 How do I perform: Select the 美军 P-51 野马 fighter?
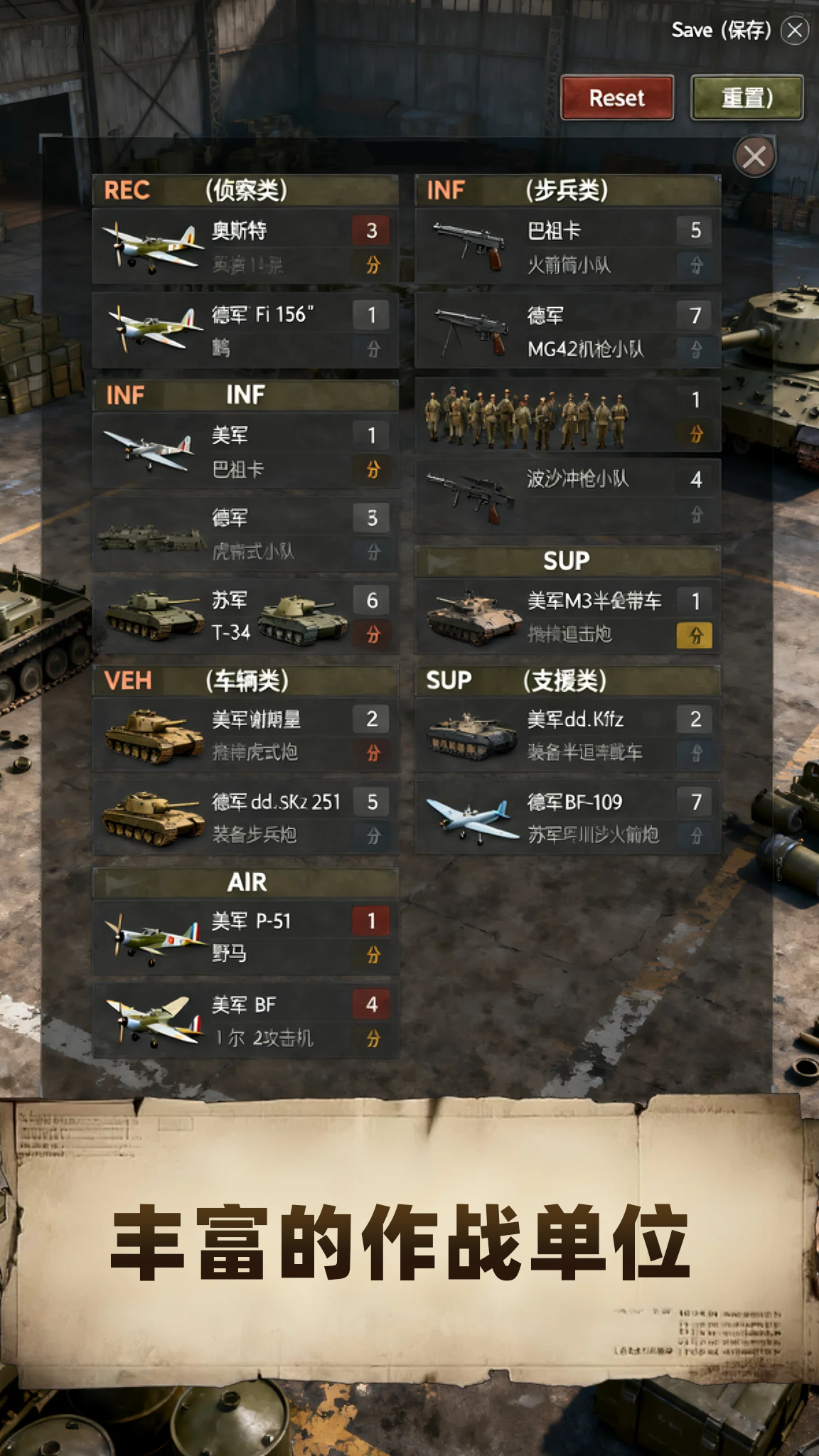pos(245,937)
